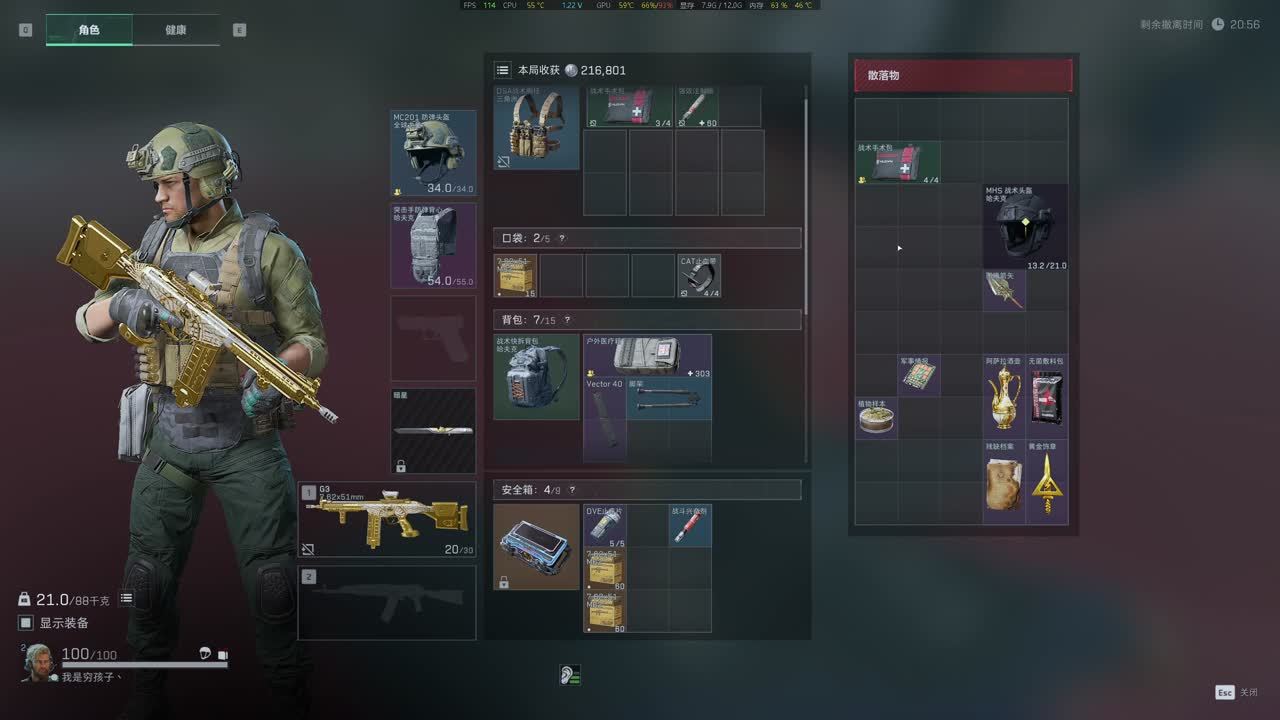Select the golden G3 rifle weapon slot
The height and width of the screenshot is (720, 1280).
click(387, 520)
